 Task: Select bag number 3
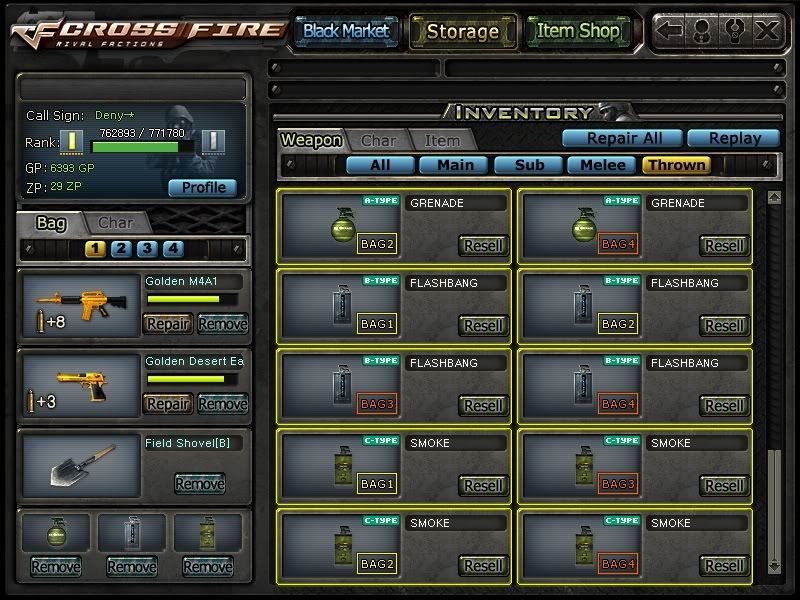[x=147, y=249]
